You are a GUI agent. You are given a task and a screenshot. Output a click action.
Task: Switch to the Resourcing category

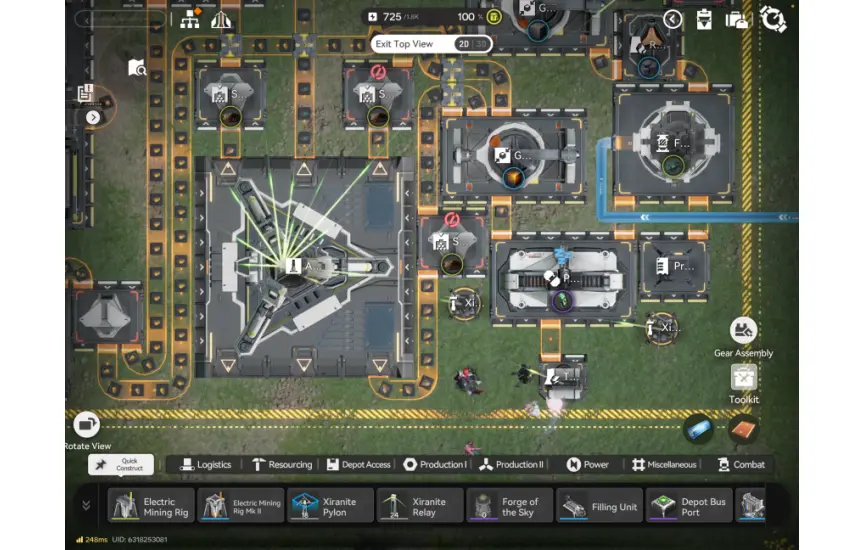click(283, 465)
